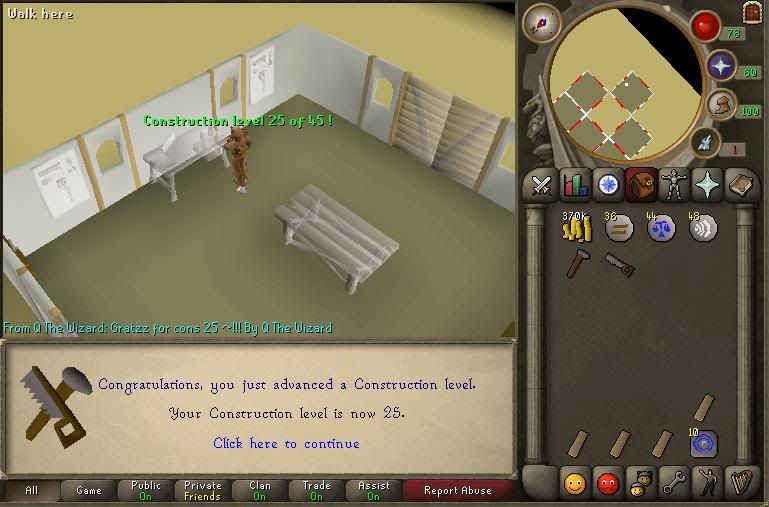The image size is (769, 507).
Task: Select the 370k coins stack
Action: (576, 227)
